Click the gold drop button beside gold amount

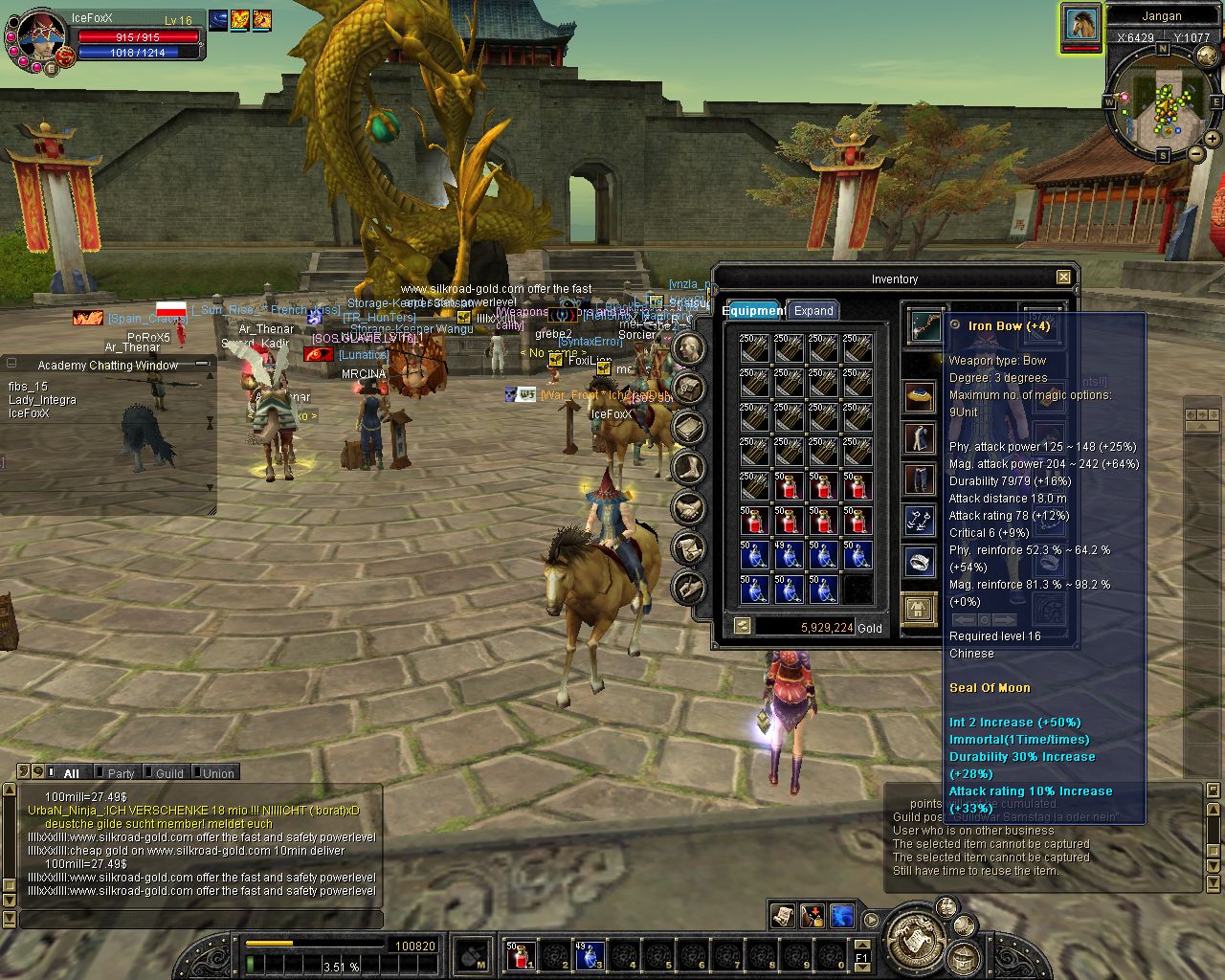[742, 626]
